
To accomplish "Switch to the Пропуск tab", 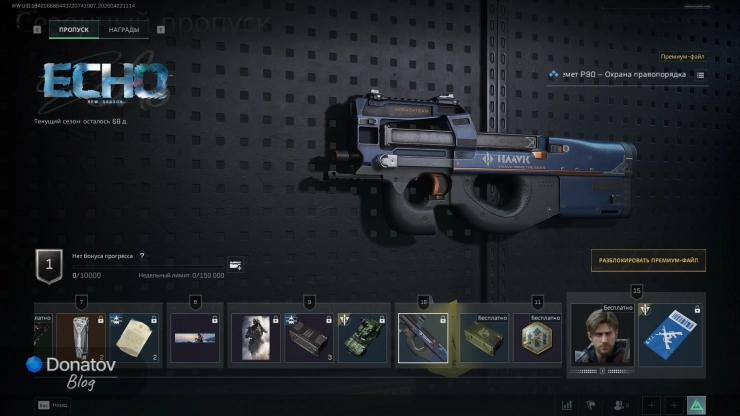I will 73,30.
